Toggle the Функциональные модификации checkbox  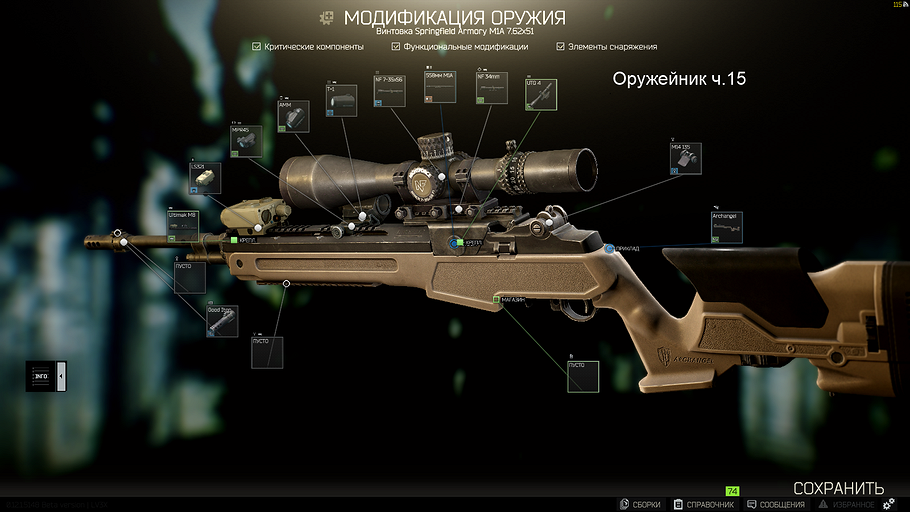pyautogui.click(x=396, y=46)
